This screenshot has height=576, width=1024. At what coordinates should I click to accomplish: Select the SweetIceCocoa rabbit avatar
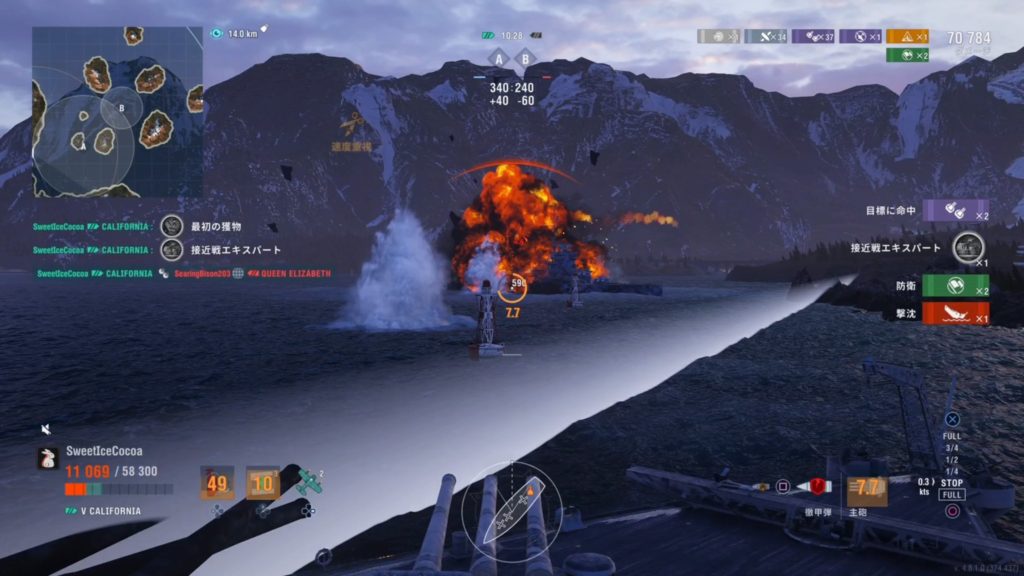(x=48, y=458)
